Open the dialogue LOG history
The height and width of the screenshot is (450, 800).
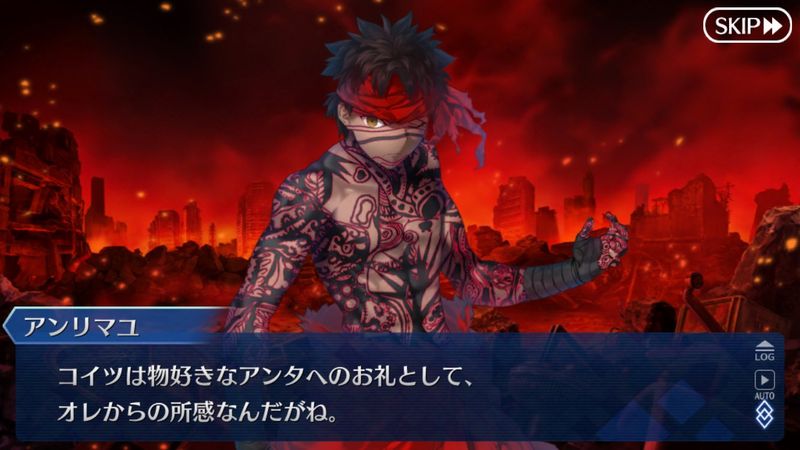pos(764,348)
